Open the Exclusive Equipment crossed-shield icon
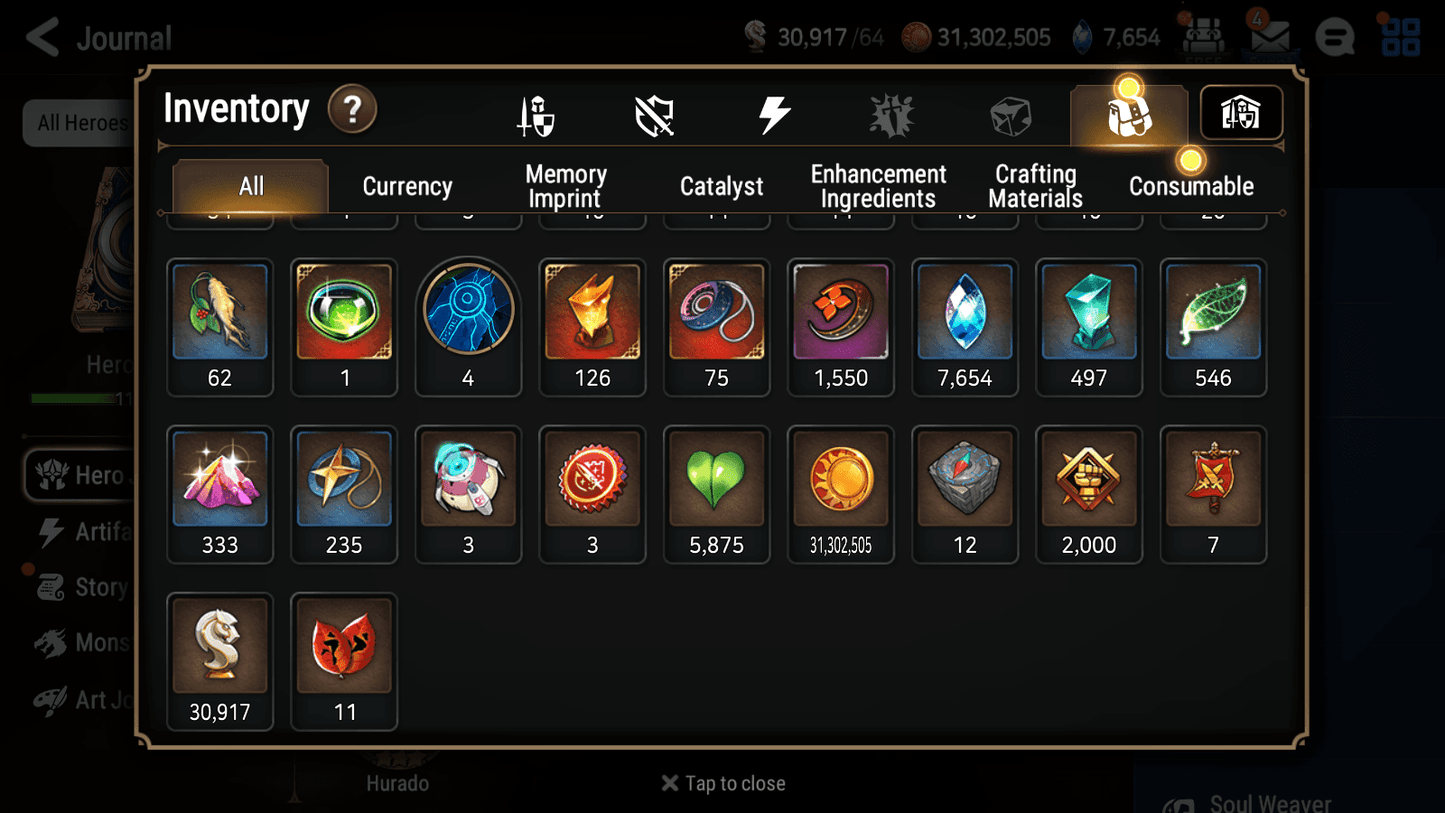The width and height of the screenshot is (1445, 813). pos(655,113)
